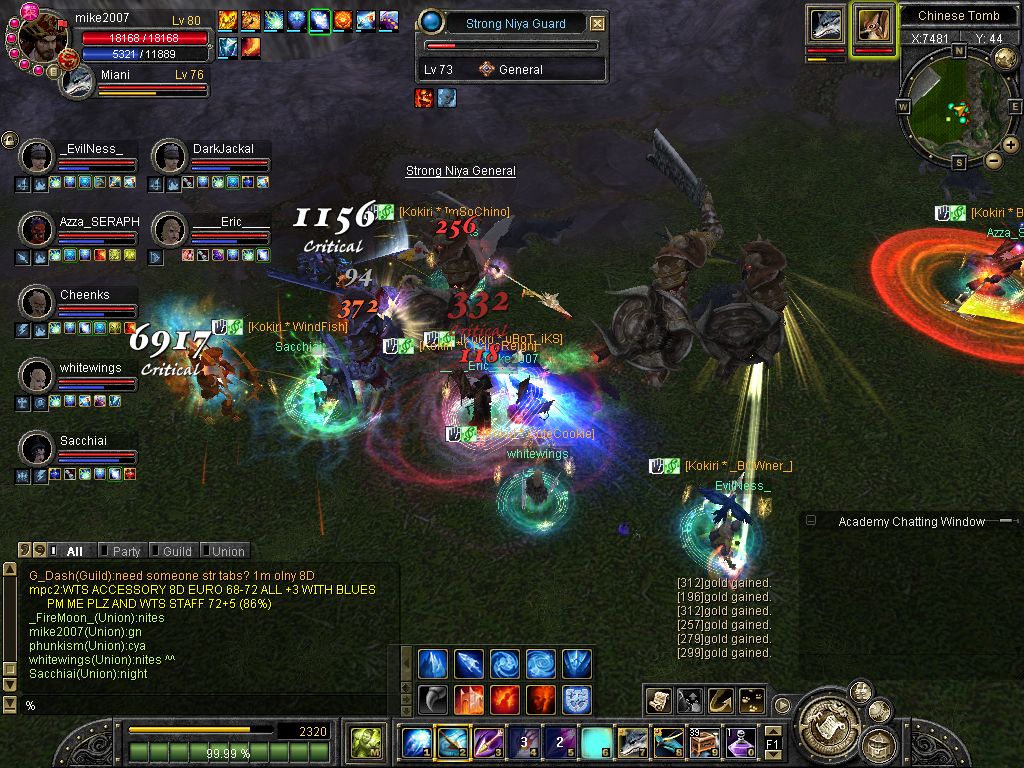Switch chat to the Guild tab
The height and width of the screenshot is (768, 1024).
point(176,551)
